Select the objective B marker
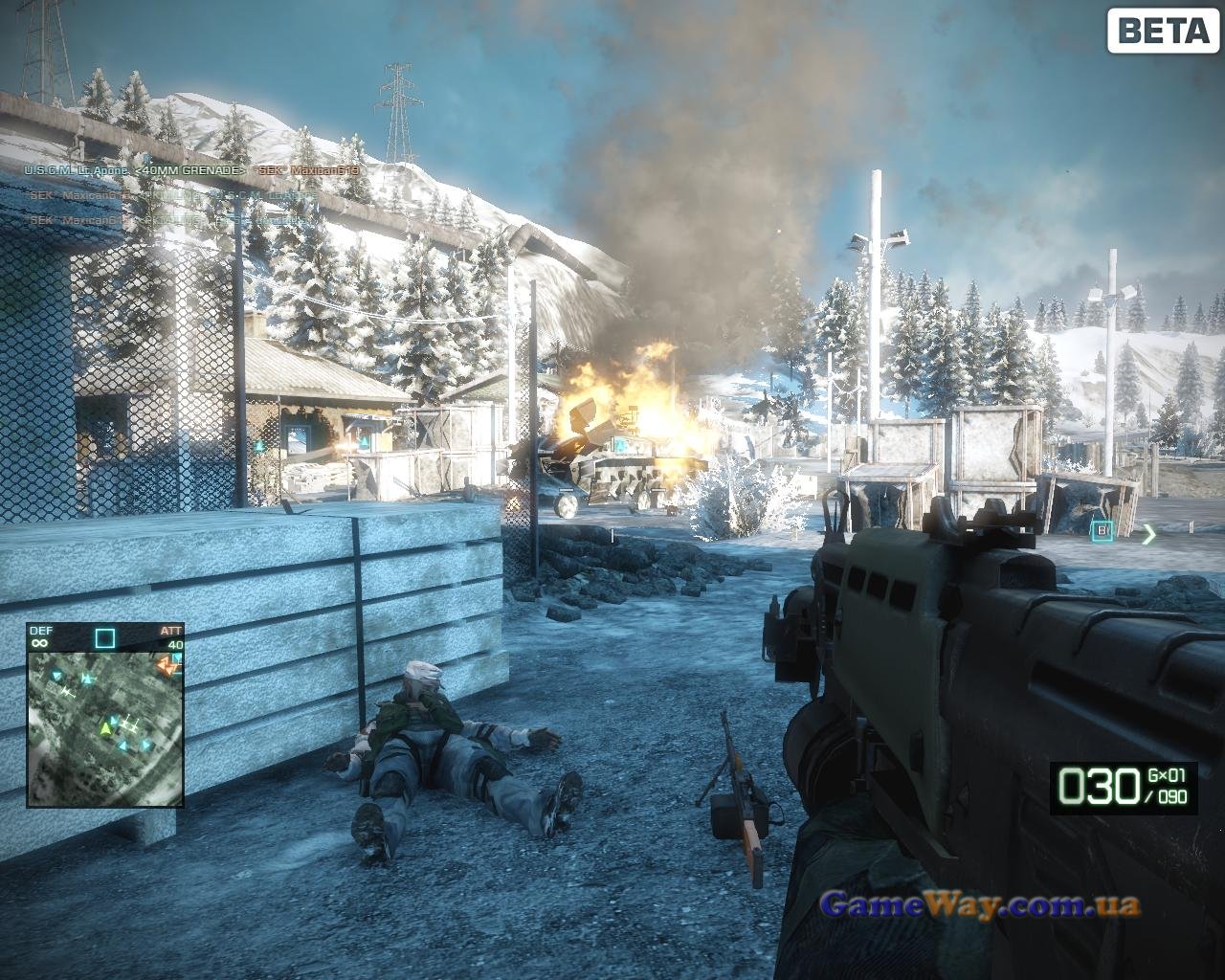This screenshot has width=1225, height=980. (x=1102, y=529)
